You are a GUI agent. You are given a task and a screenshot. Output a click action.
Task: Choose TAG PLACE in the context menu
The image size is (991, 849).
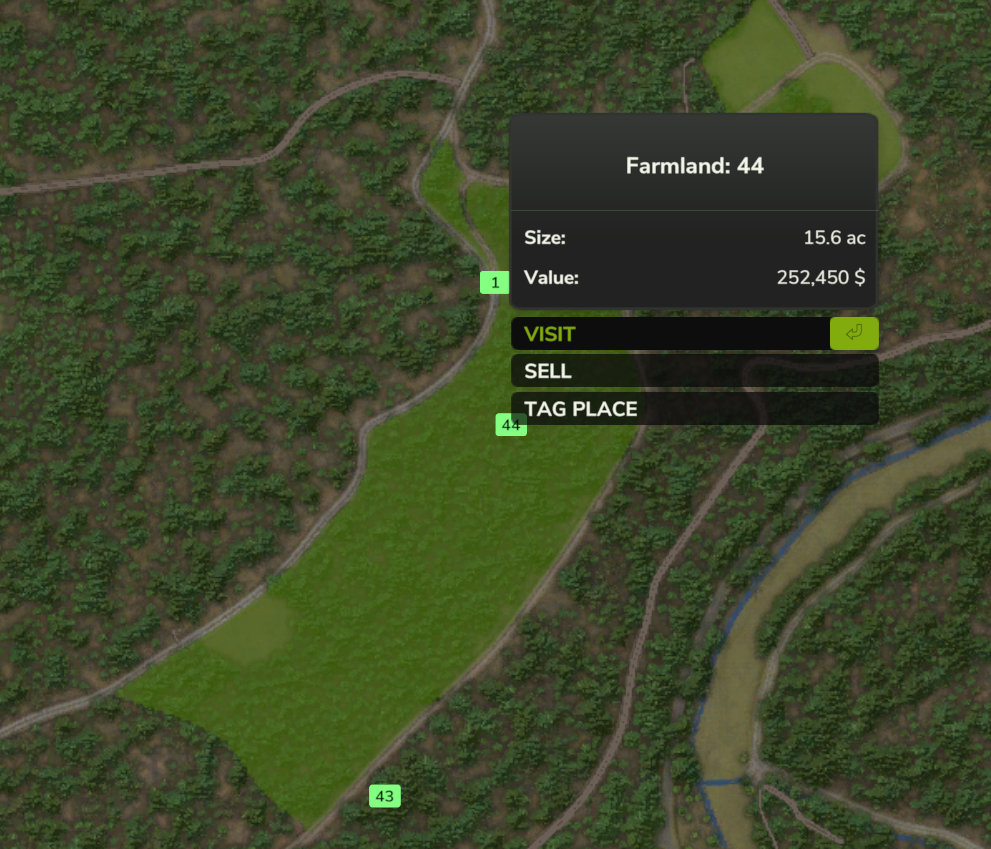tap(694, 409)
